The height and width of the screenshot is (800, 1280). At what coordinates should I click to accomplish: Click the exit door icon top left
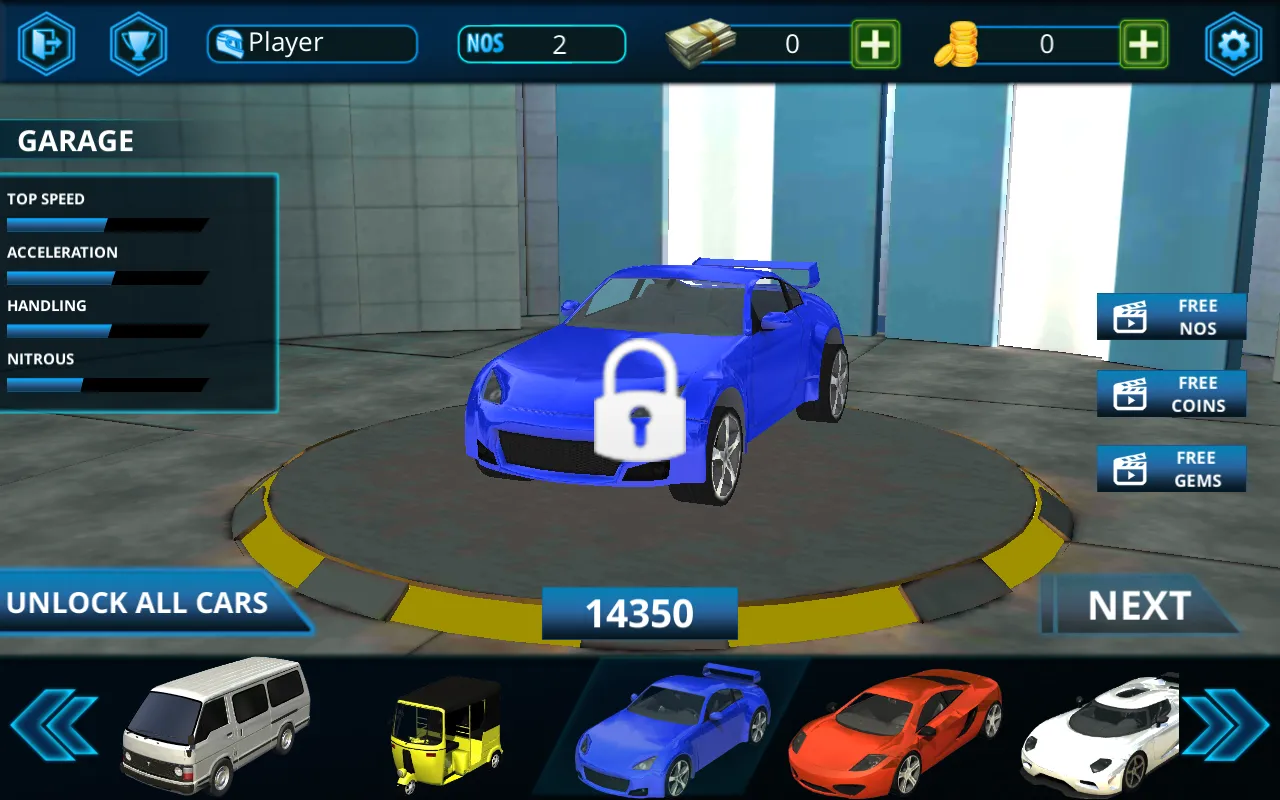click(45, 43)
